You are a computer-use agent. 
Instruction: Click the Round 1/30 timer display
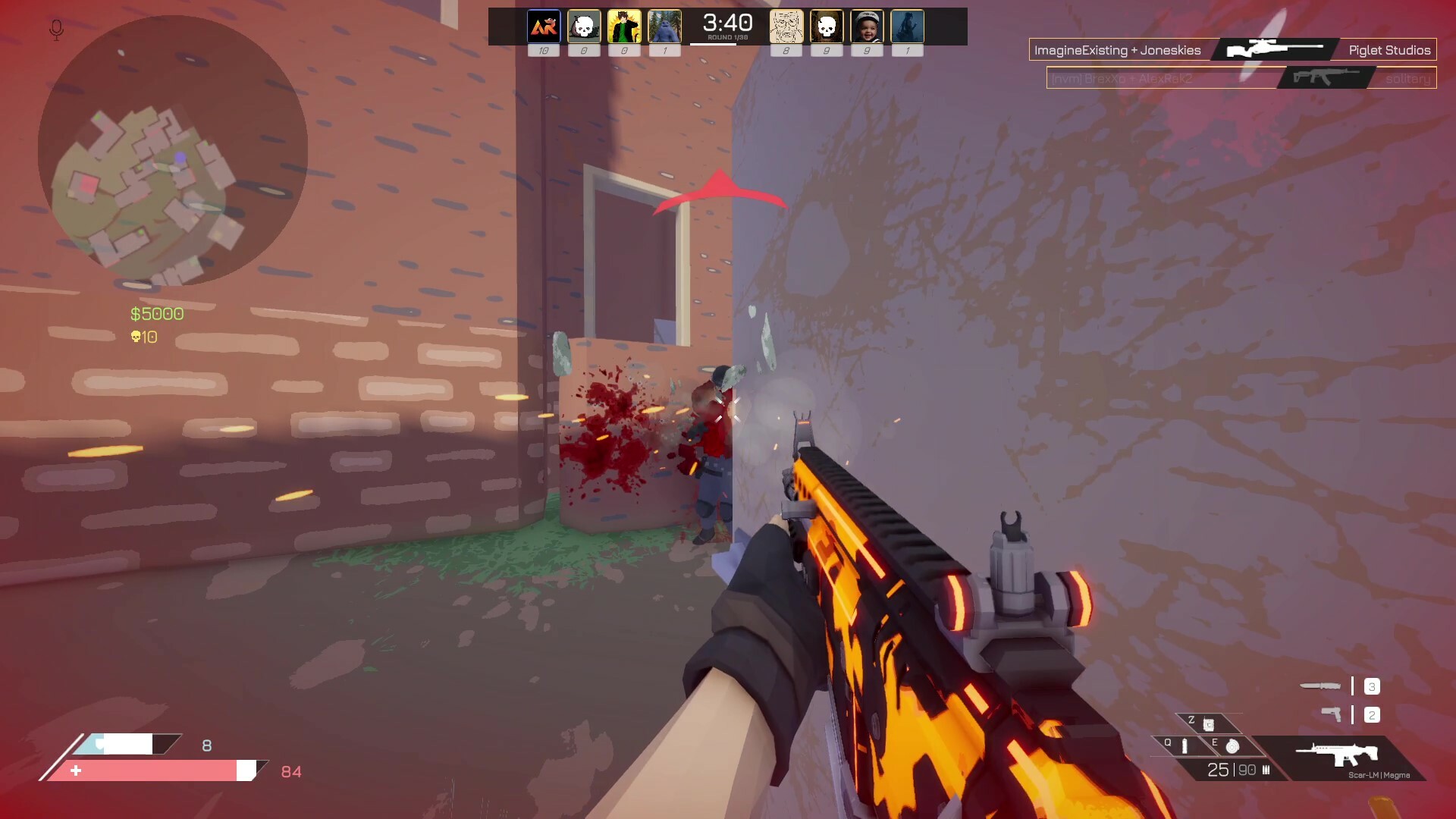(x=726, y=25)
